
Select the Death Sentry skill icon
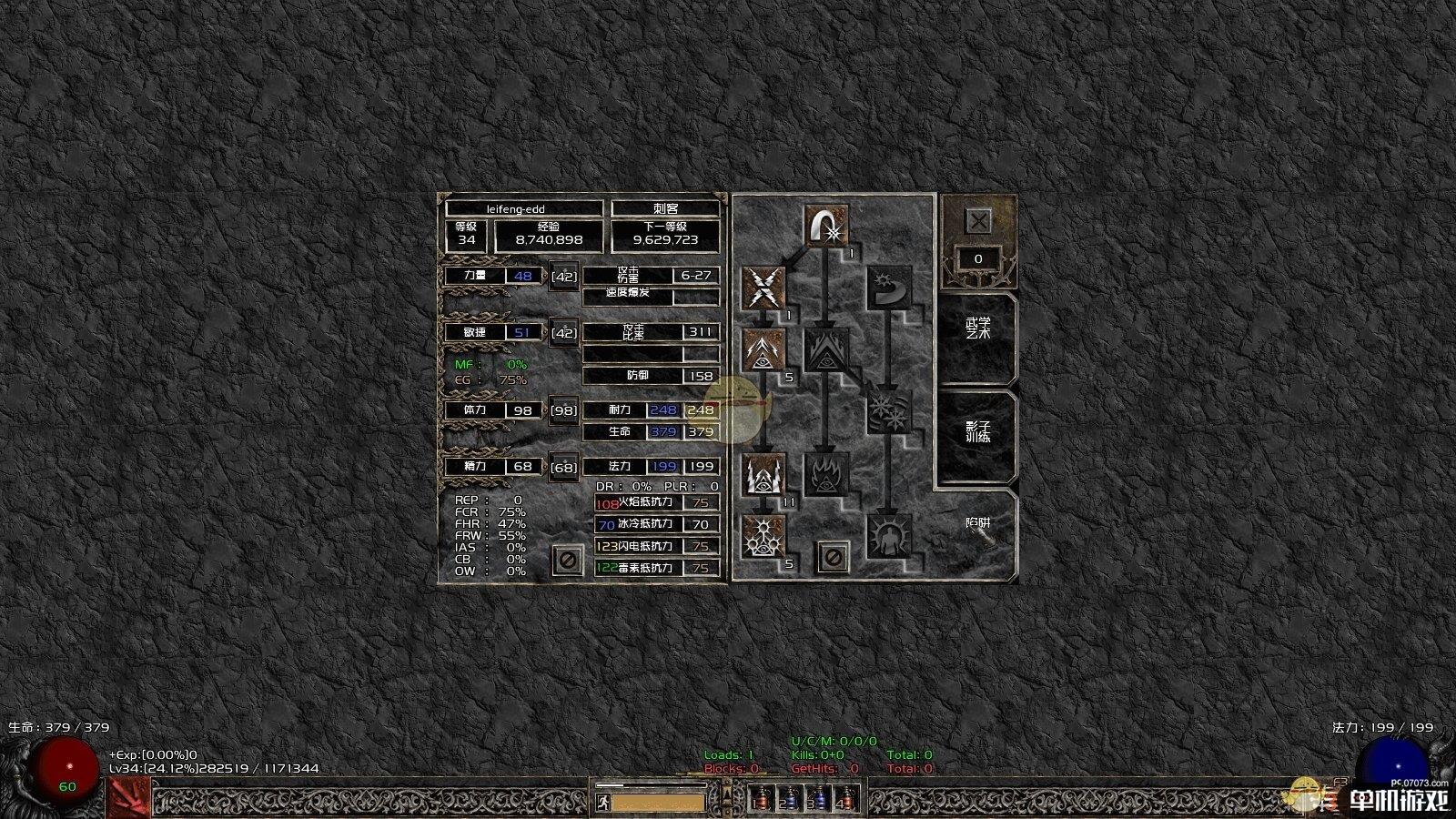763,536
